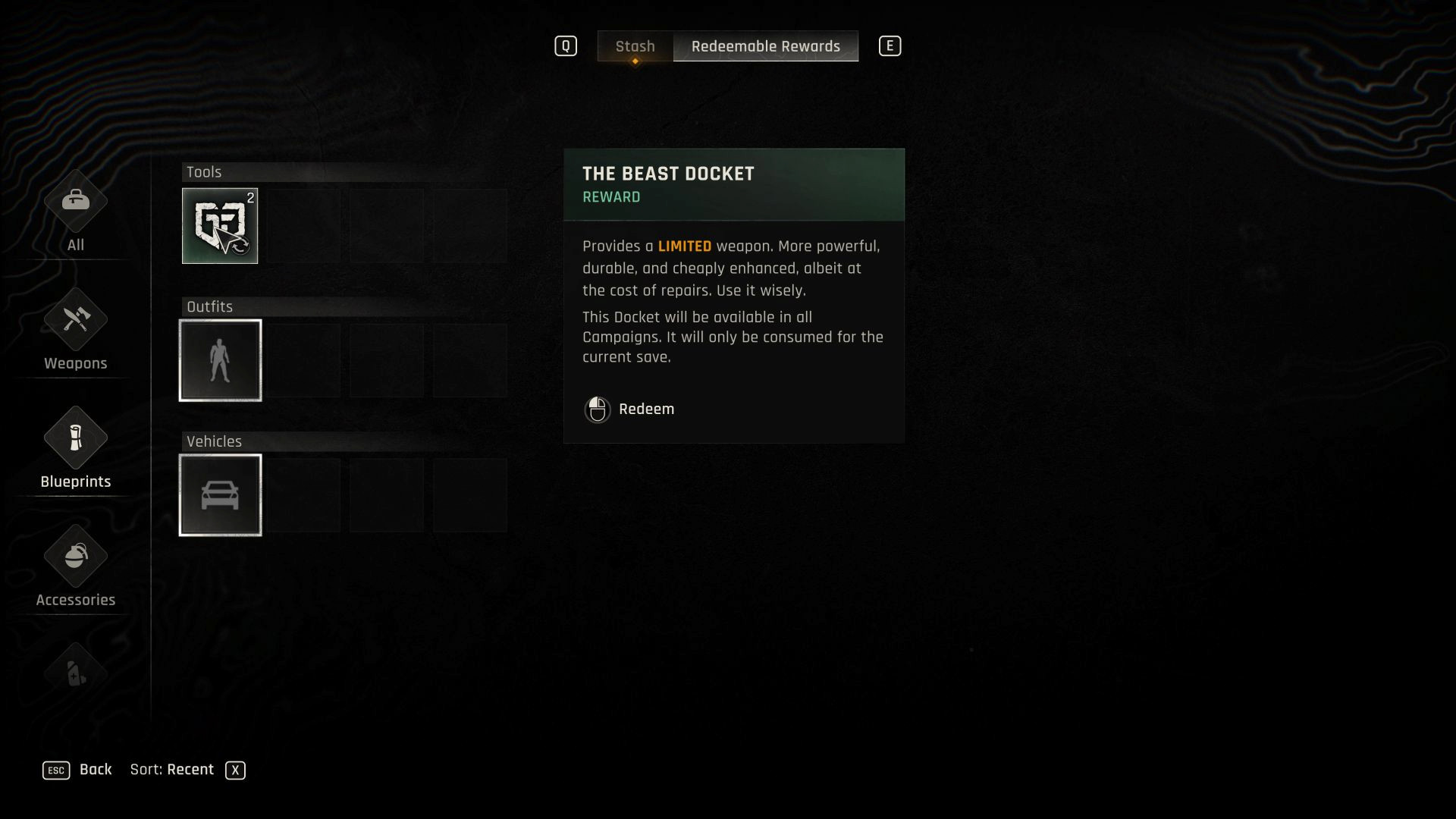The height and width of the screenshot is (819, 1456).
Task: Click the X key box next to Sort
Action: [x=236, y=770]
